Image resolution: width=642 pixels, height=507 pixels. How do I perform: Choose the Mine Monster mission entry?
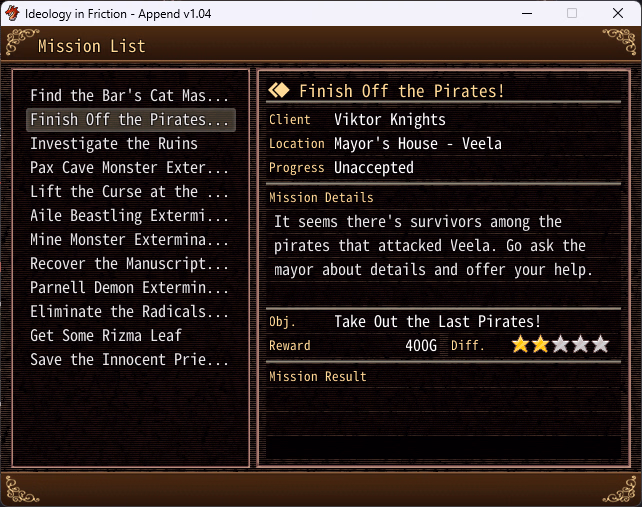tap(130, 240)
